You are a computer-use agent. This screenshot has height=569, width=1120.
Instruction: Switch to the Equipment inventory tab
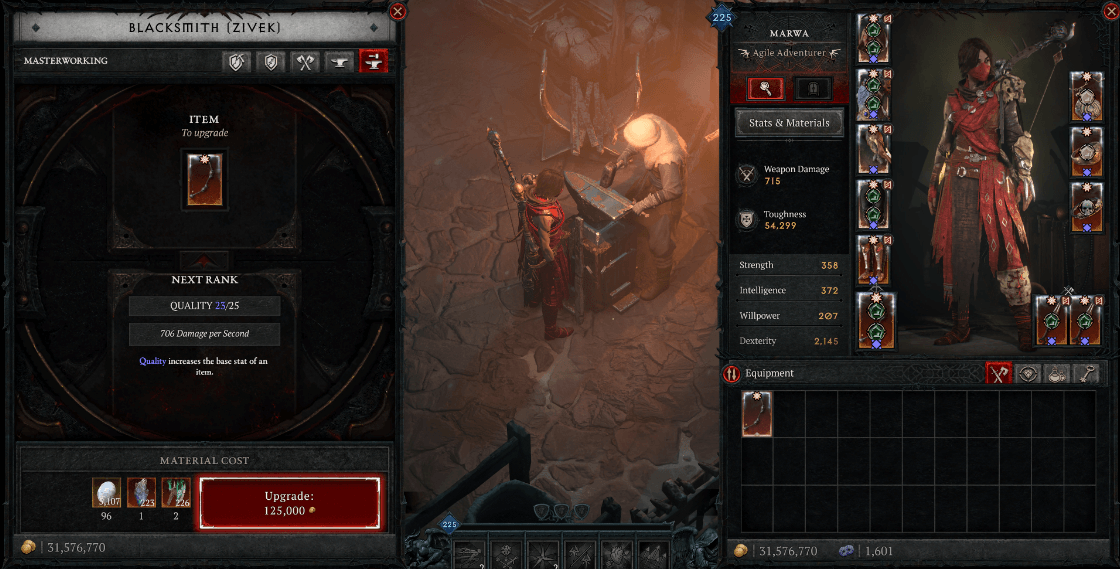(997, 373)
